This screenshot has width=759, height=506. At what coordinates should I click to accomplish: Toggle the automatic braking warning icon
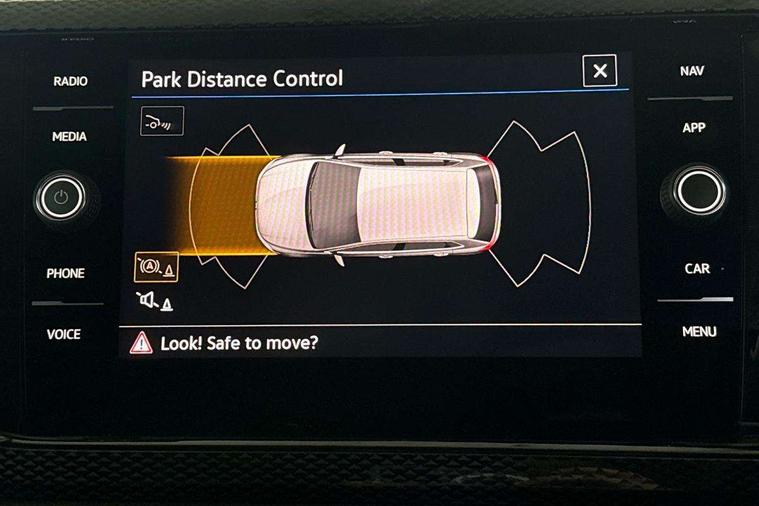156,267
